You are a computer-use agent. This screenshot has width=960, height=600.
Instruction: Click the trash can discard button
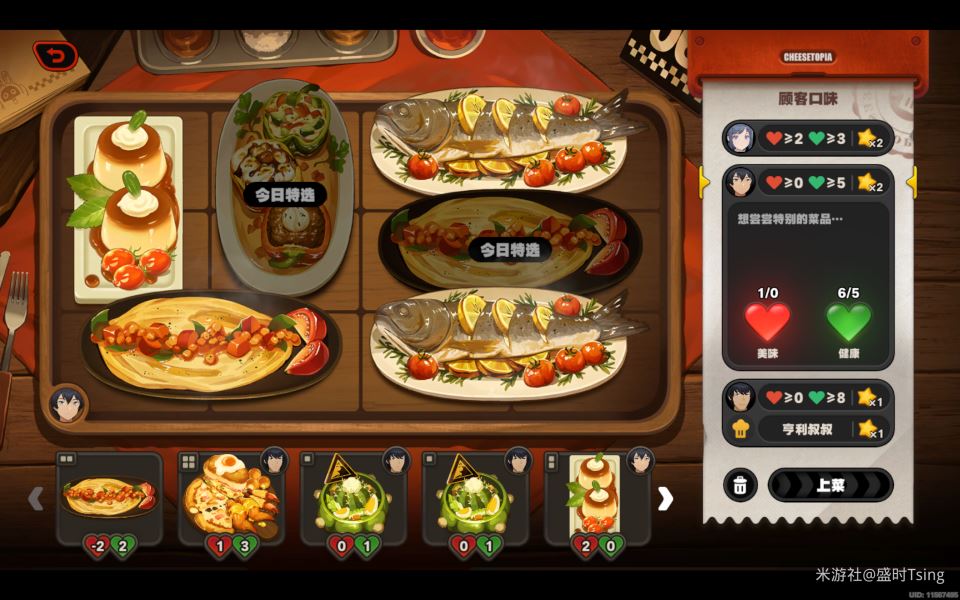pyautogui.click(x=739, y=485)
